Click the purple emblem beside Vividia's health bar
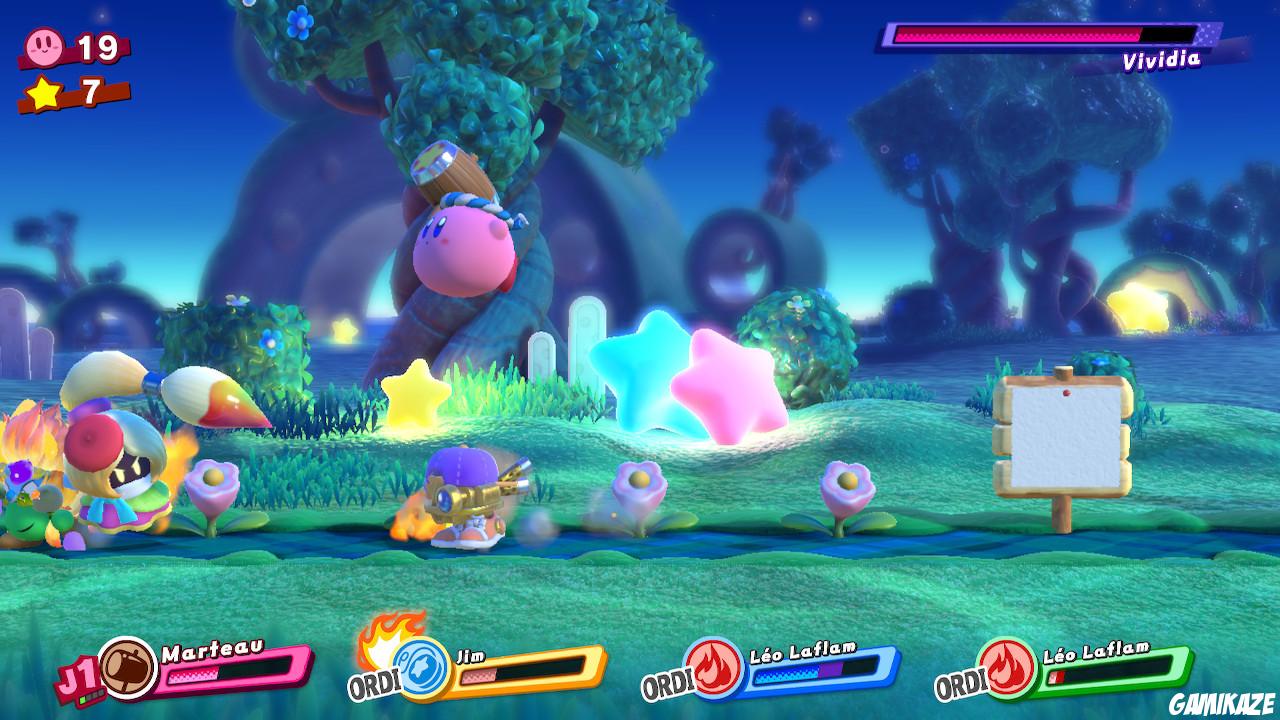Screen dimensions: 1280x720 click(x=1208, y=36)
